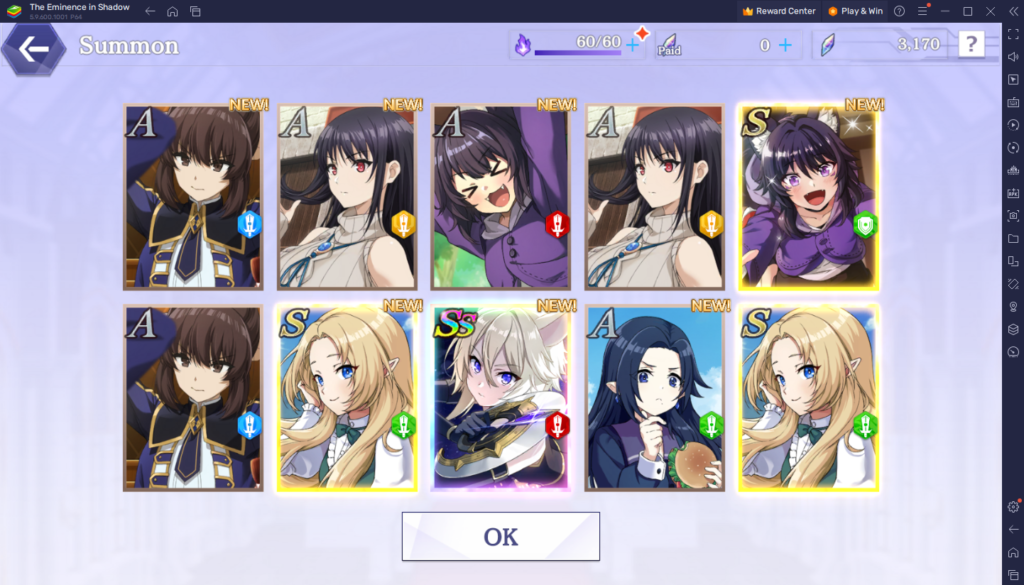
Task: Select the A-rank laughing purple-haired girl card
Action: tap(500, 197)
